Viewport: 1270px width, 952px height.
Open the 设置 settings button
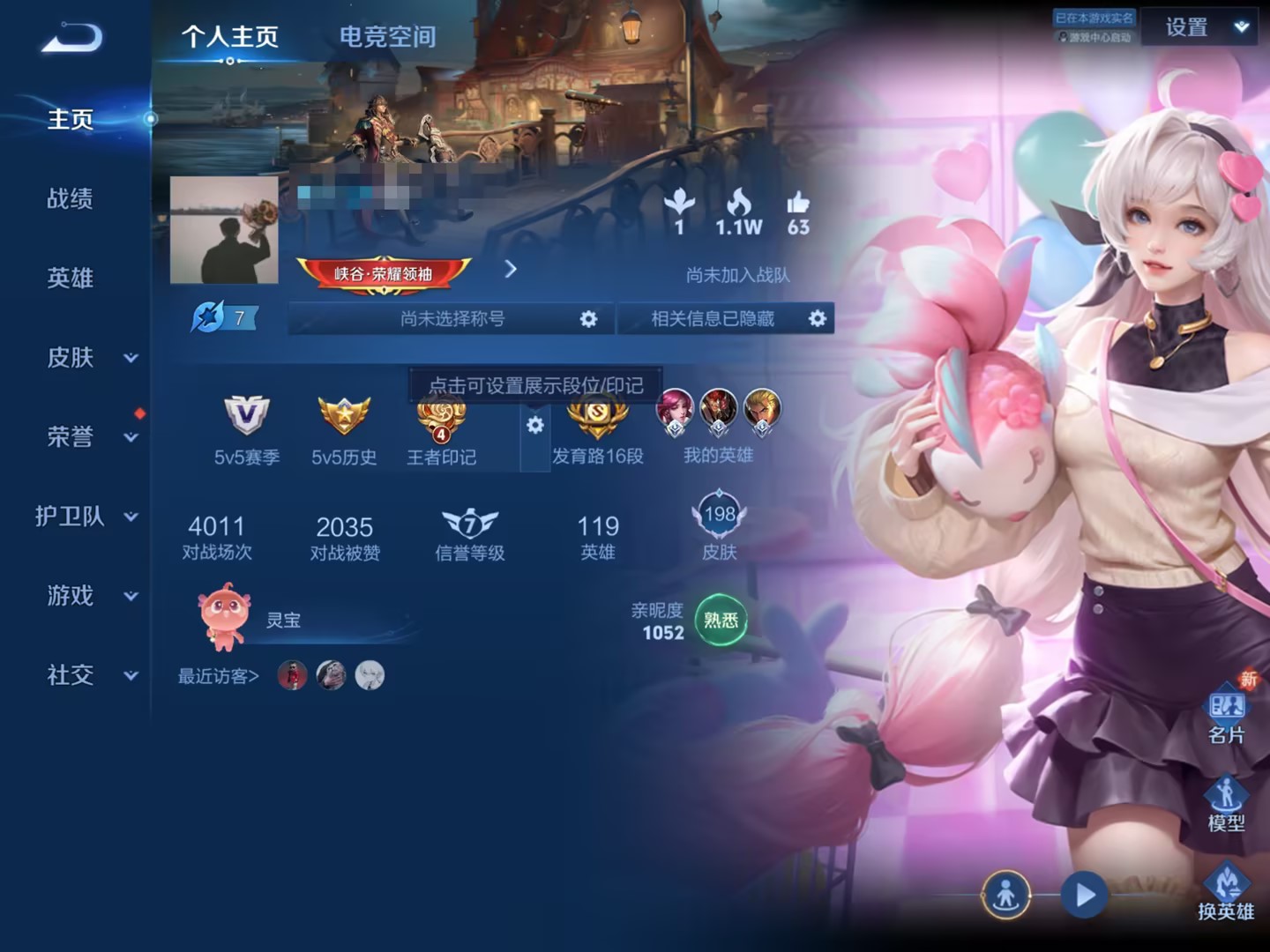pos(1185,27)
